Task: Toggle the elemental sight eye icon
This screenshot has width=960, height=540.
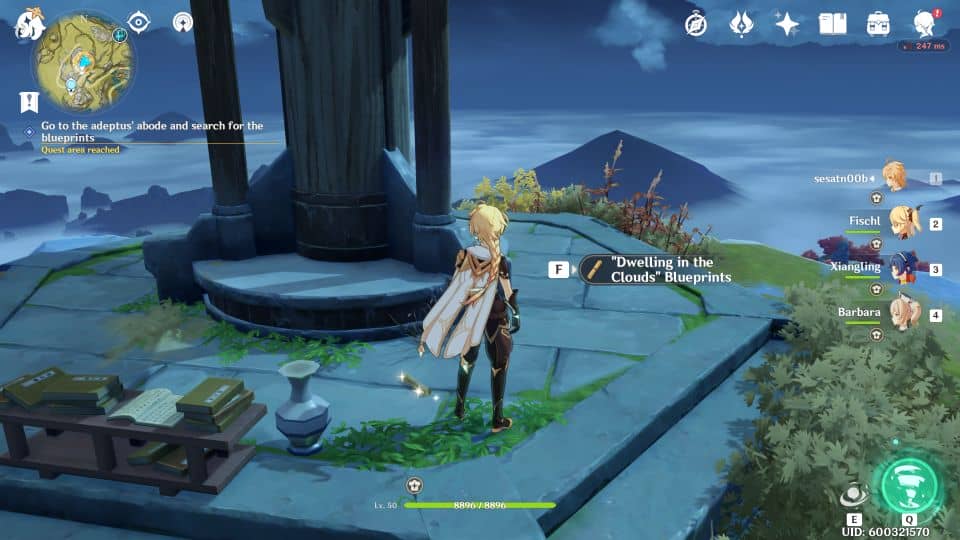Action: point(139,23)
